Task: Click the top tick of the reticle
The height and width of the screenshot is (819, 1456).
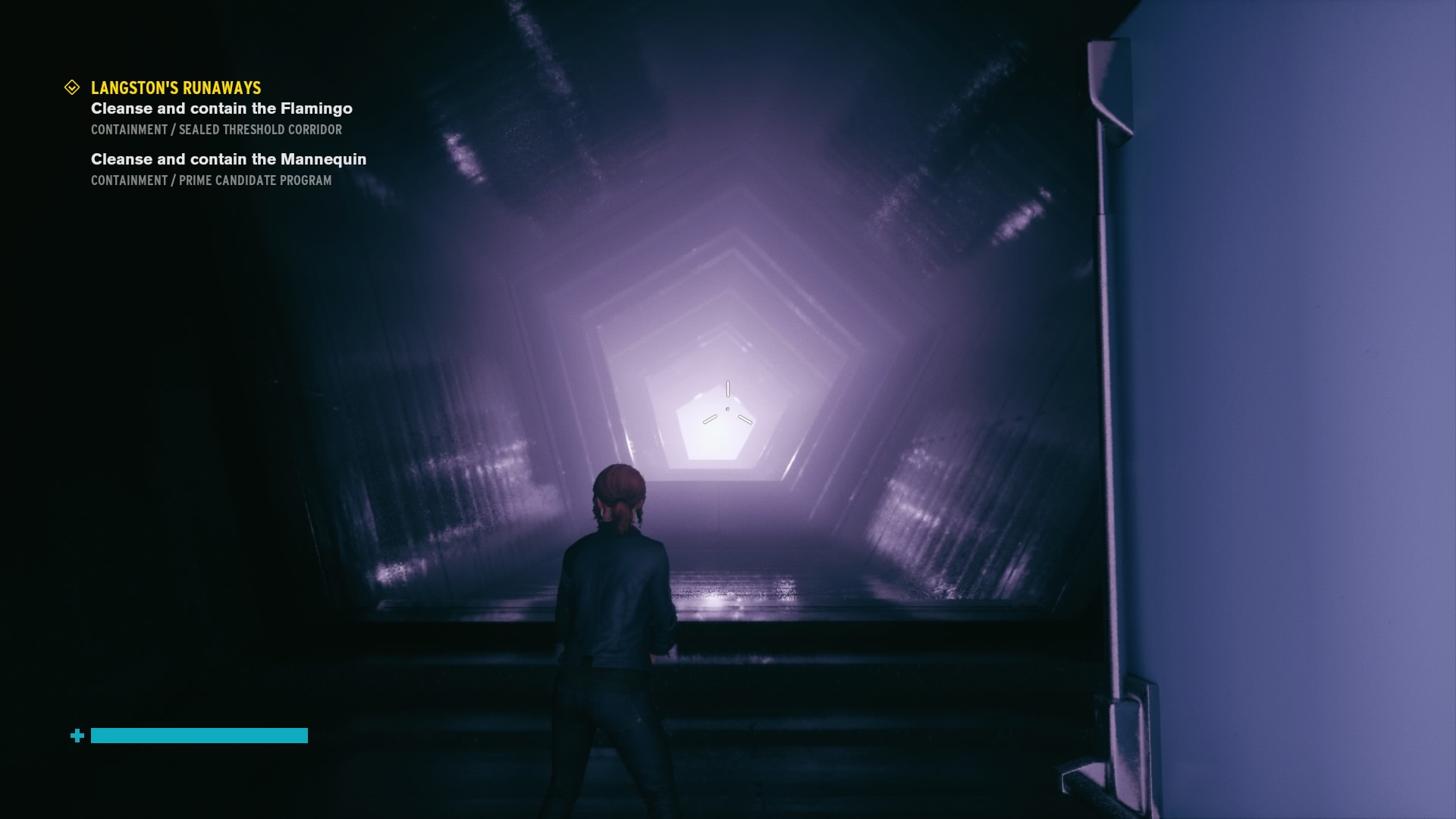Action: point(728,389)
